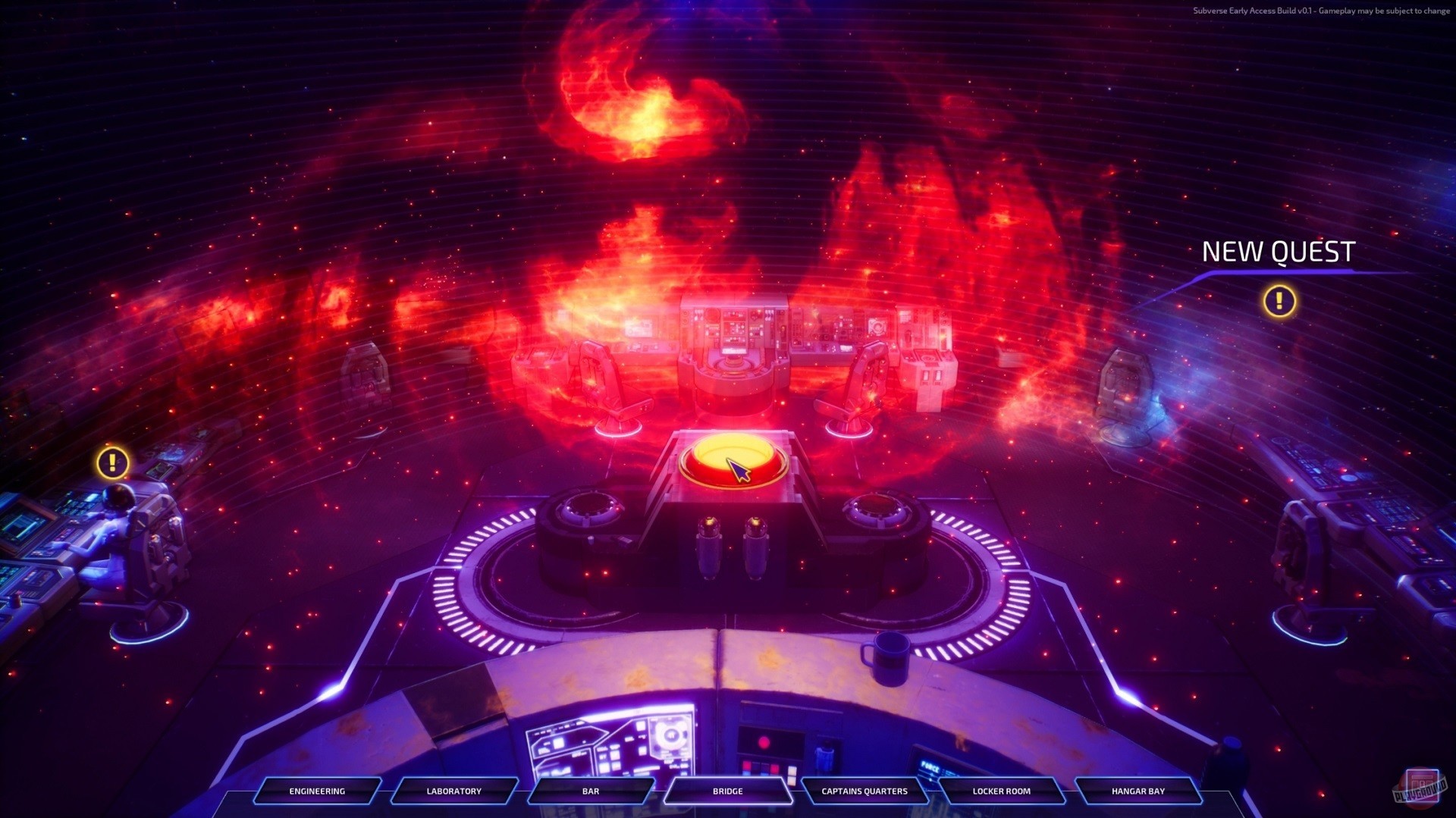
Task: Open the LOCKER ROOM tab
Action: (x=1002, y=791)
